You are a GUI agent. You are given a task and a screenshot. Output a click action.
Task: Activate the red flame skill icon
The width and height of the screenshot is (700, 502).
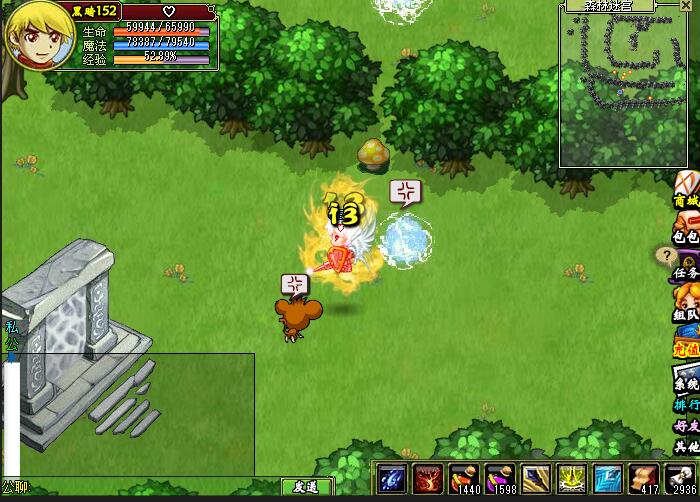click(x=428, y=478)
